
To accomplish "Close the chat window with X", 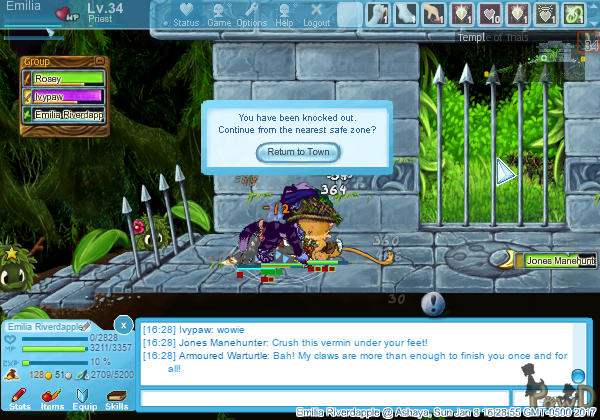I will tap(122, 325).
